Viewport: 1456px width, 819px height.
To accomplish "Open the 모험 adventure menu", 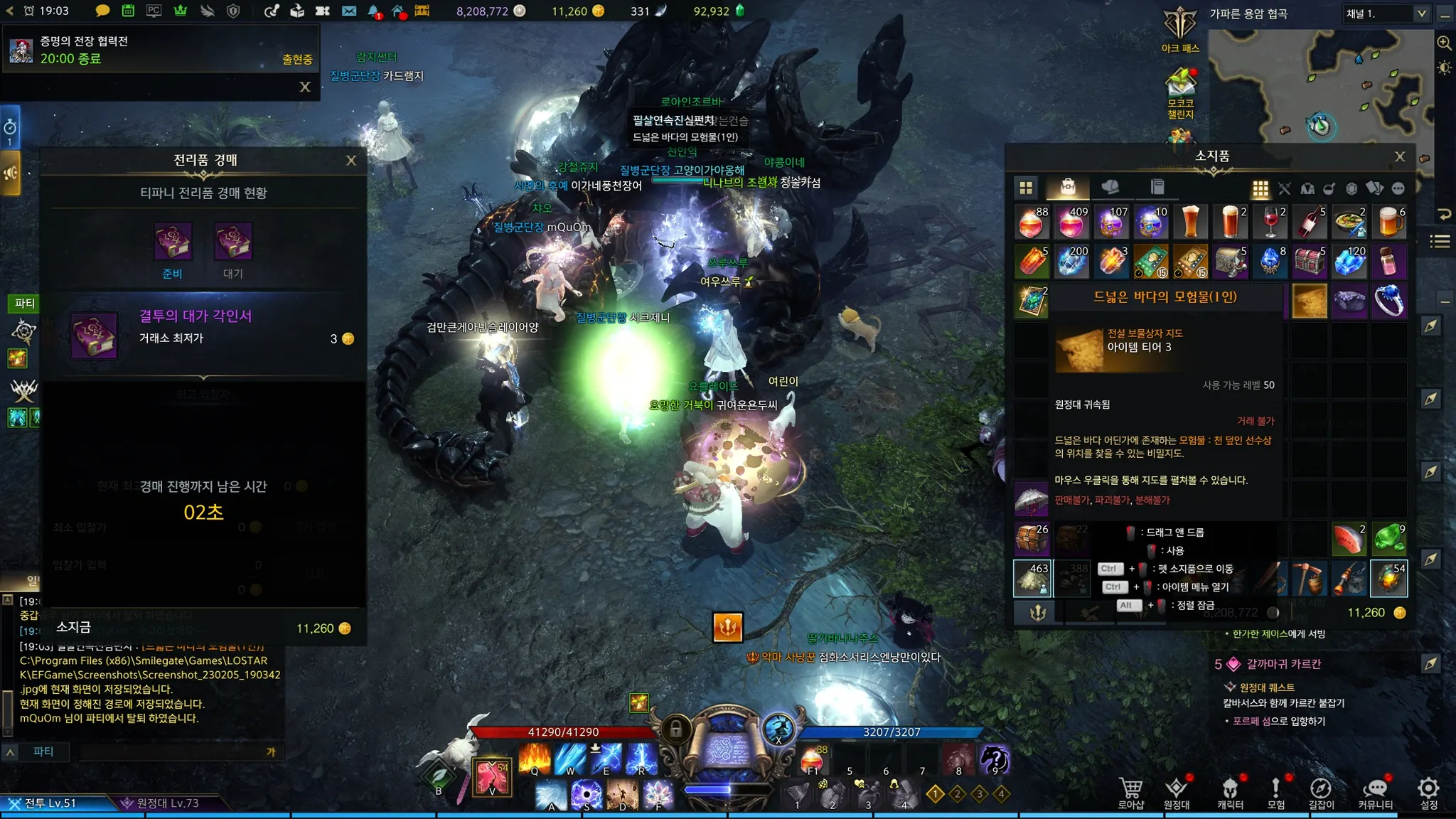I will 1276,793.
